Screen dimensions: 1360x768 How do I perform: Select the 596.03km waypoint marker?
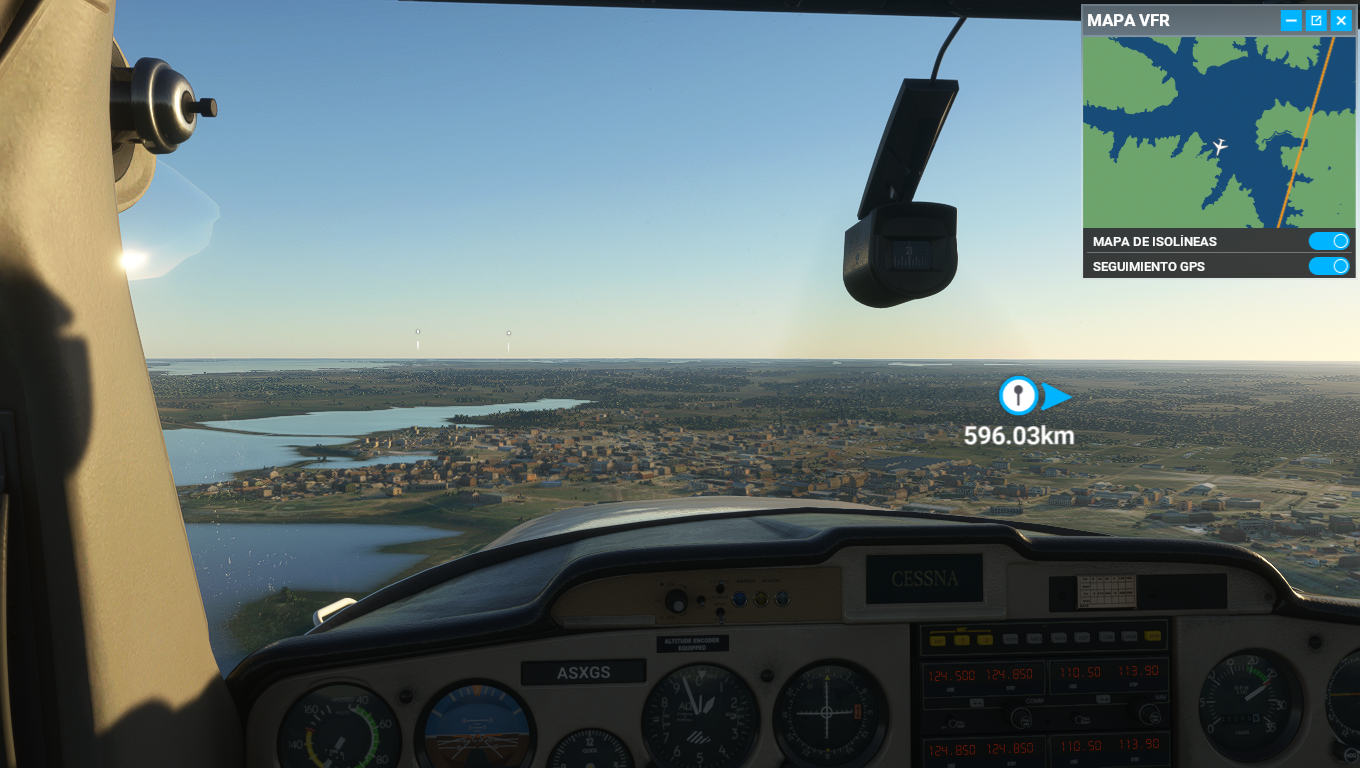(1018, 396)
